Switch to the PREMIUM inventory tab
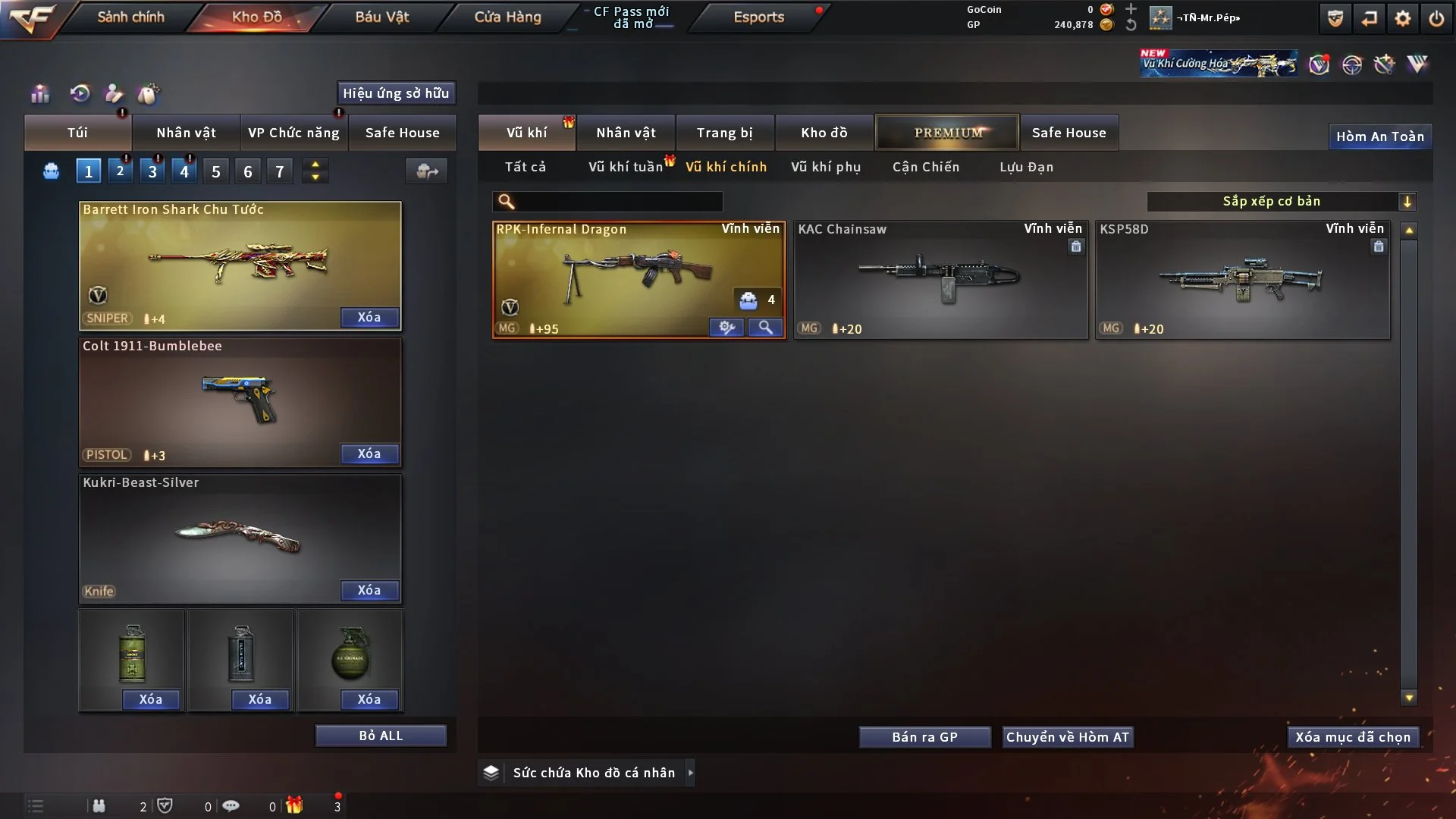This screenshot has height=819, width=1456. [x=947, y=133]
